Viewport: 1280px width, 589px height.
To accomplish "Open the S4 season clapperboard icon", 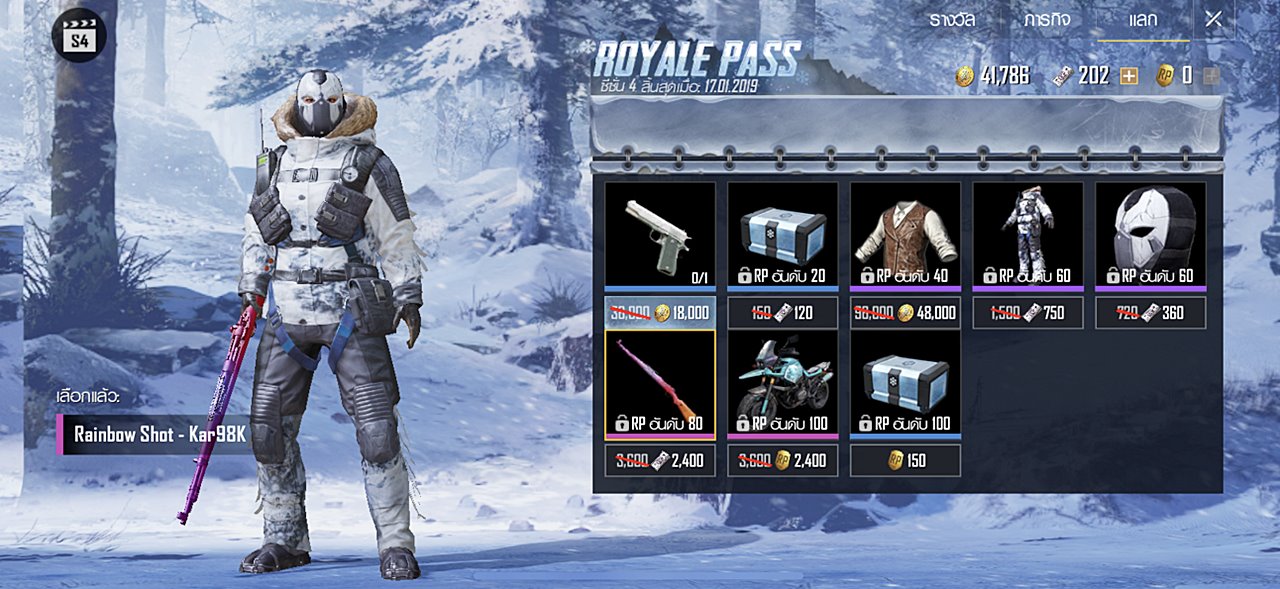I will (x=79, y=35).
